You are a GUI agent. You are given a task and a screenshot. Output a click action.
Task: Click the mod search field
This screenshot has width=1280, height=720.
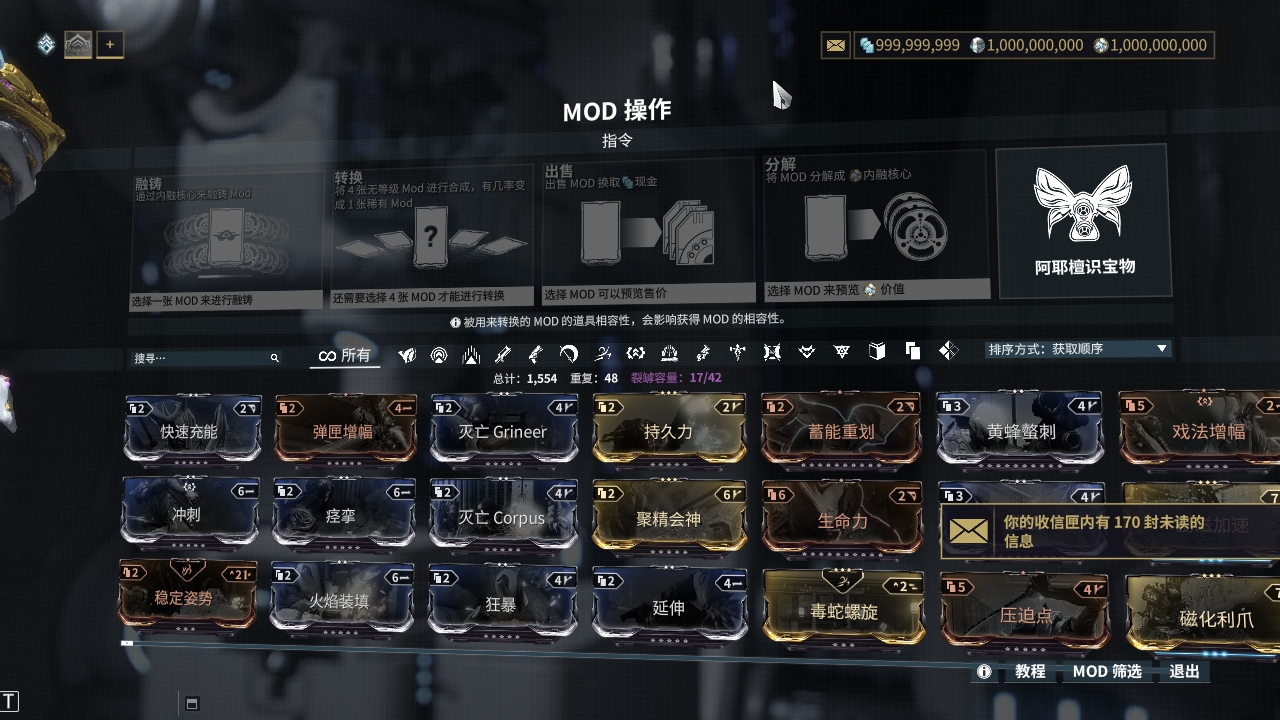point(200,358)
